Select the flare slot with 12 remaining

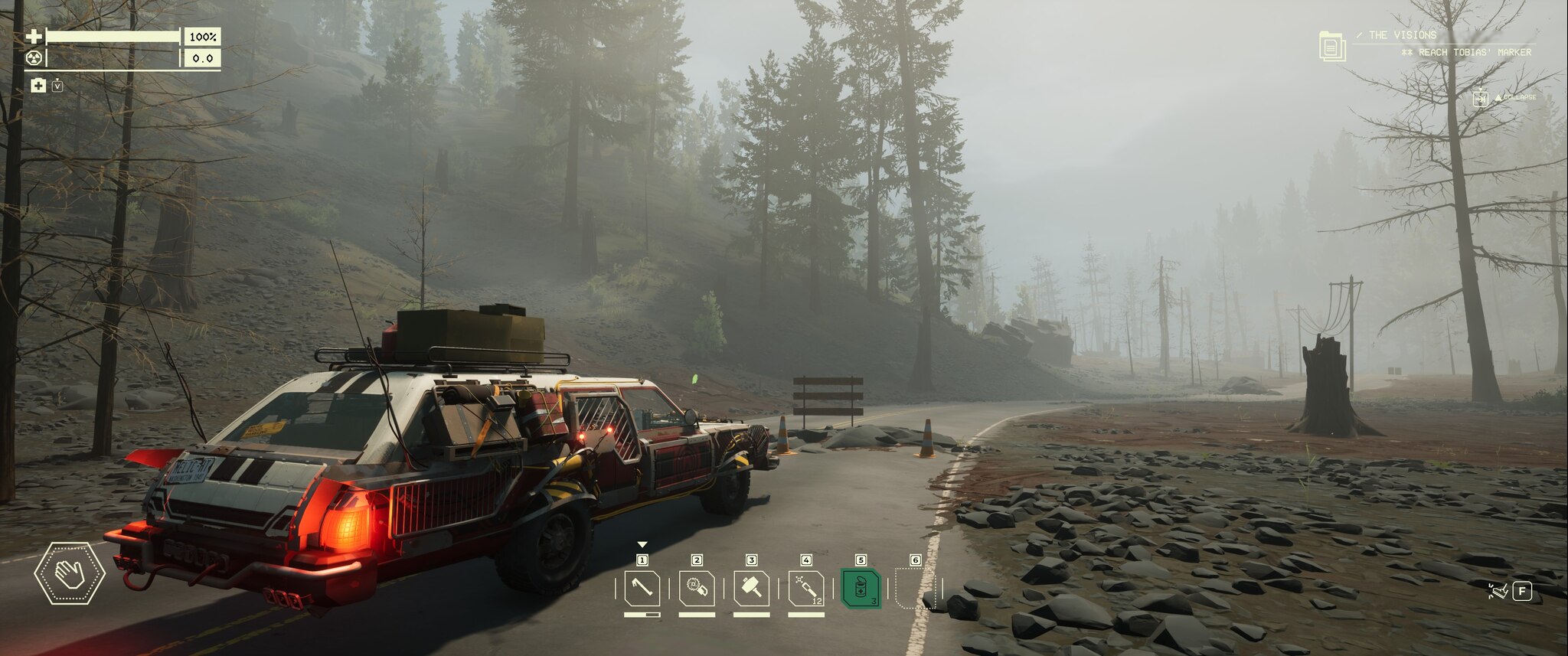tap(806, 589)
